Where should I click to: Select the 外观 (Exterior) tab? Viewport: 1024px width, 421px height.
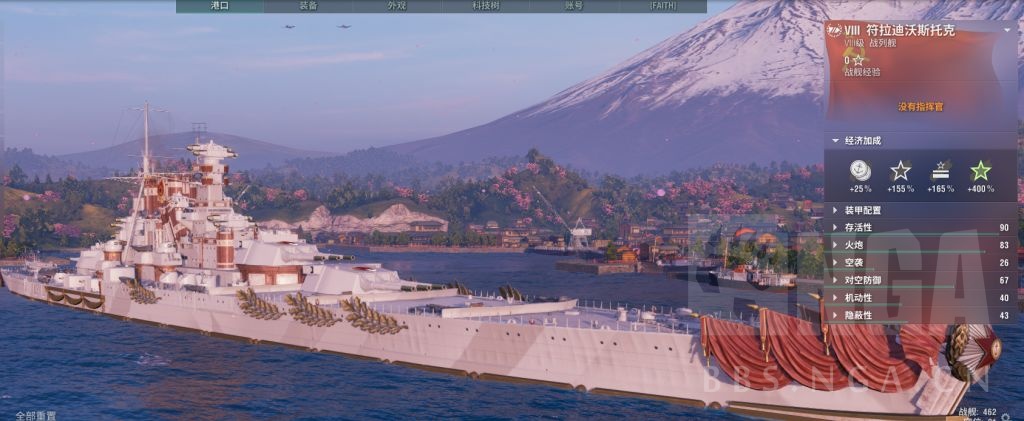coord(397,6)
